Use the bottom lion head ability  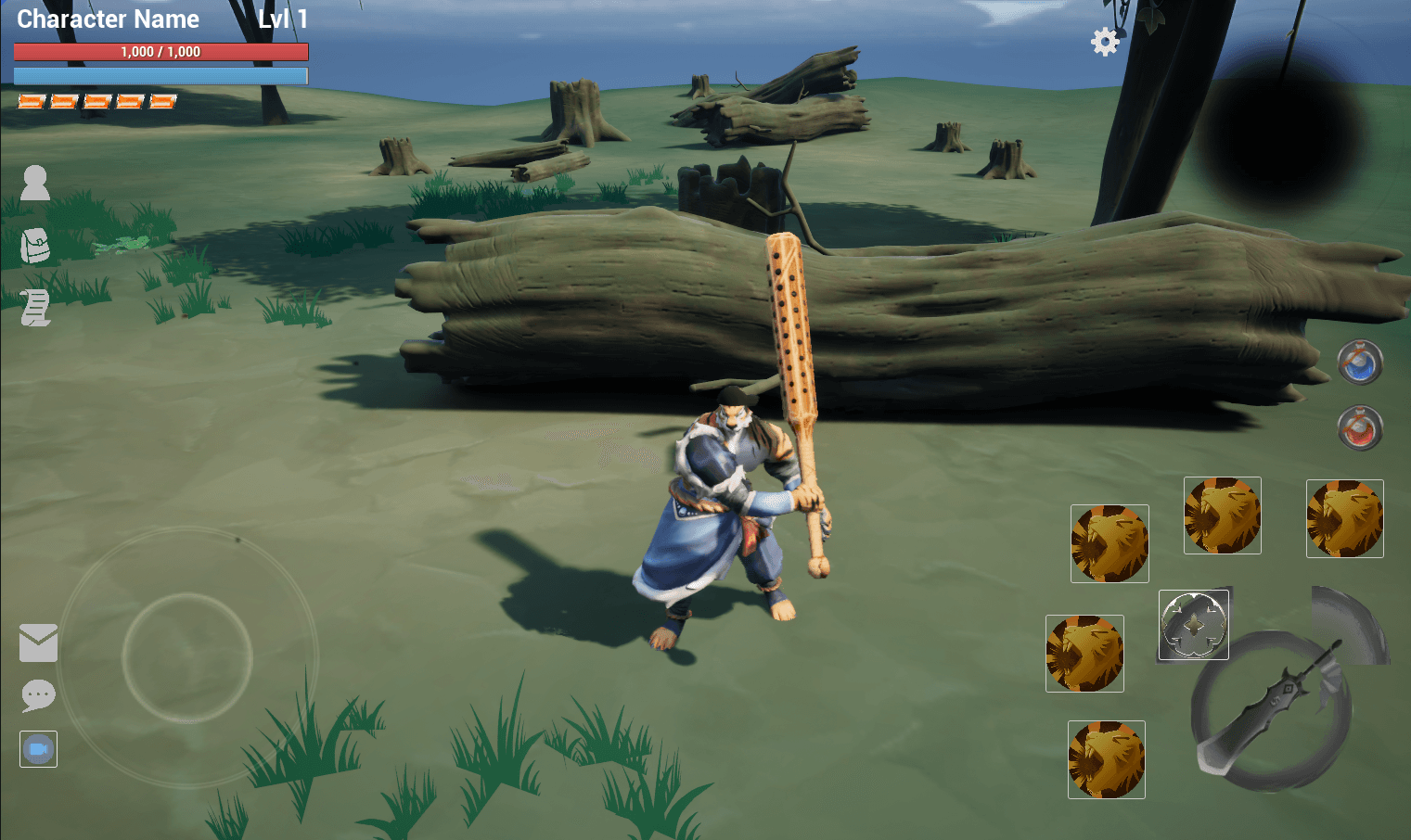(x=1106, y=759)
